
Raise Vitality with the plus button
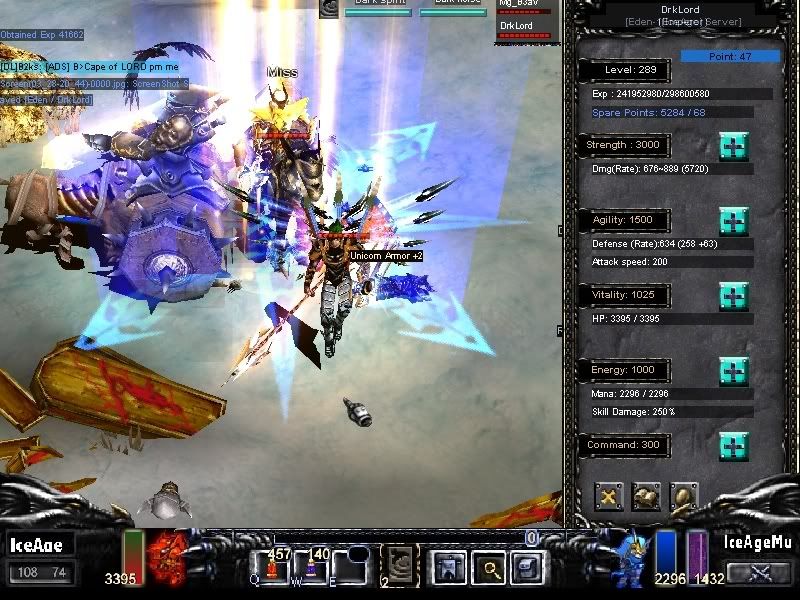click(x=733, y=296)
